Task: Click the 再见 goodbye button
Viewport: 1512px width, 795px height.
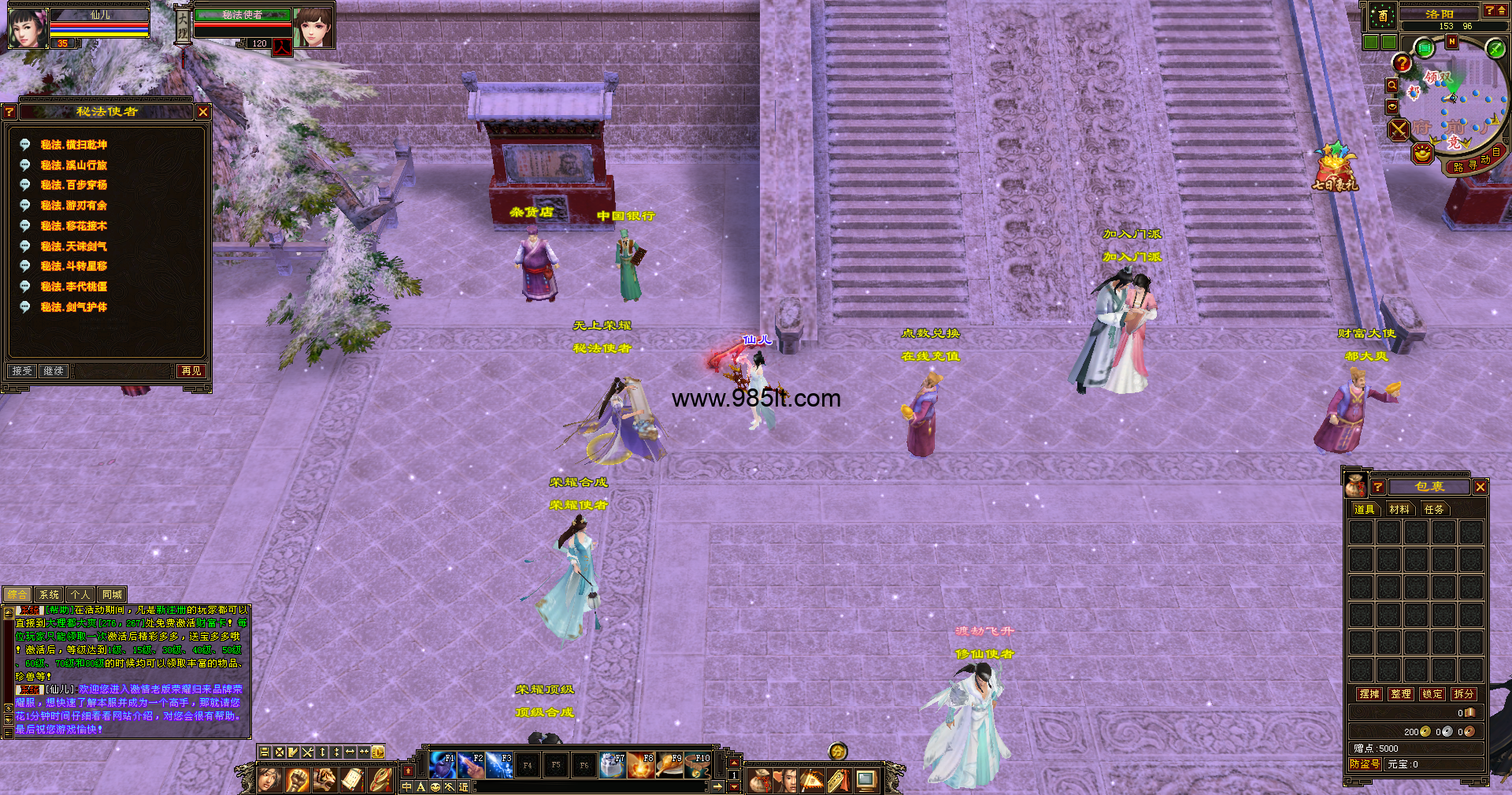Action: 191,371
